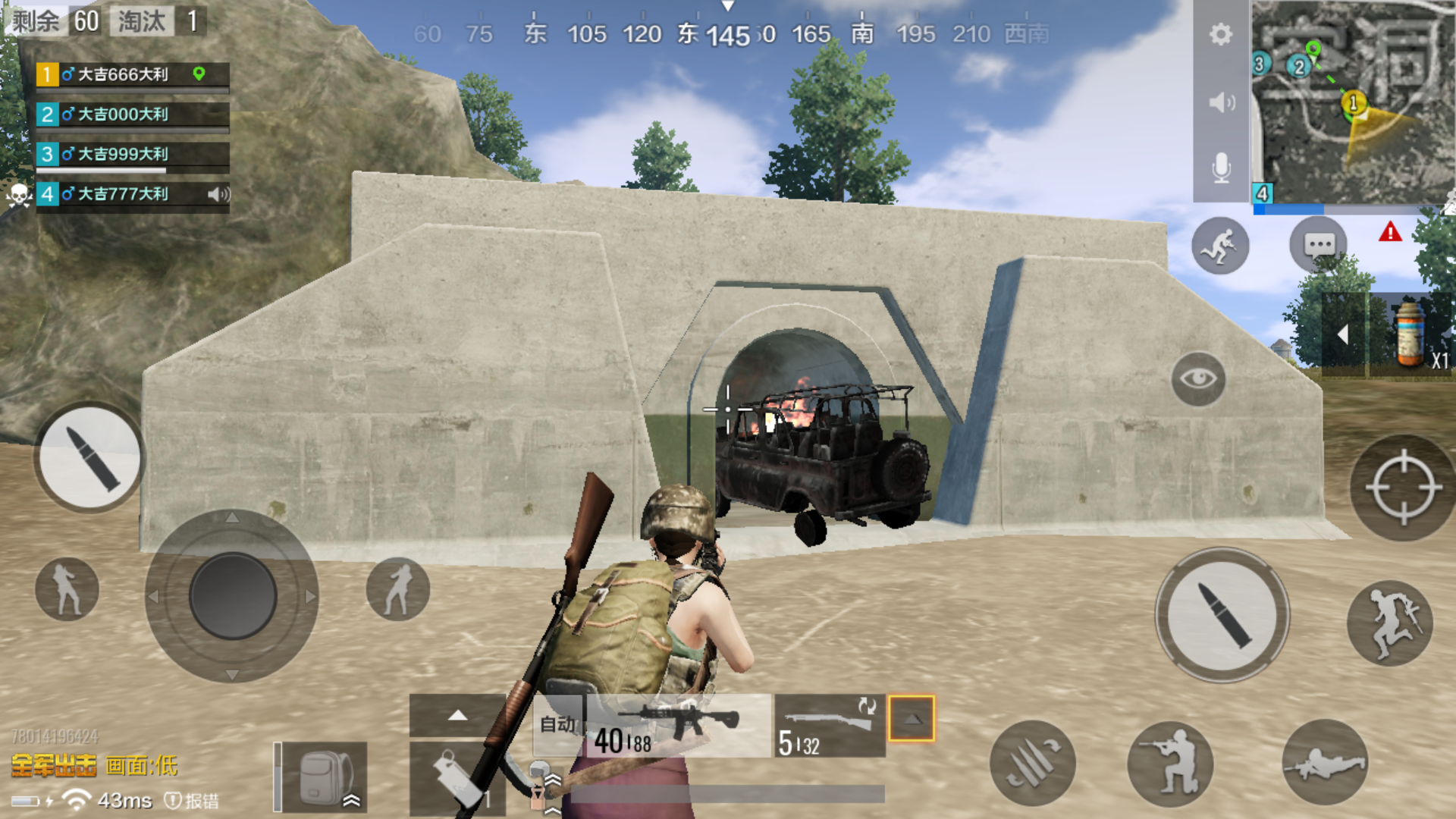Screen dimensions: 1456x819
Task: Jump using the leaping soldier button
Action: (1389, 623)
